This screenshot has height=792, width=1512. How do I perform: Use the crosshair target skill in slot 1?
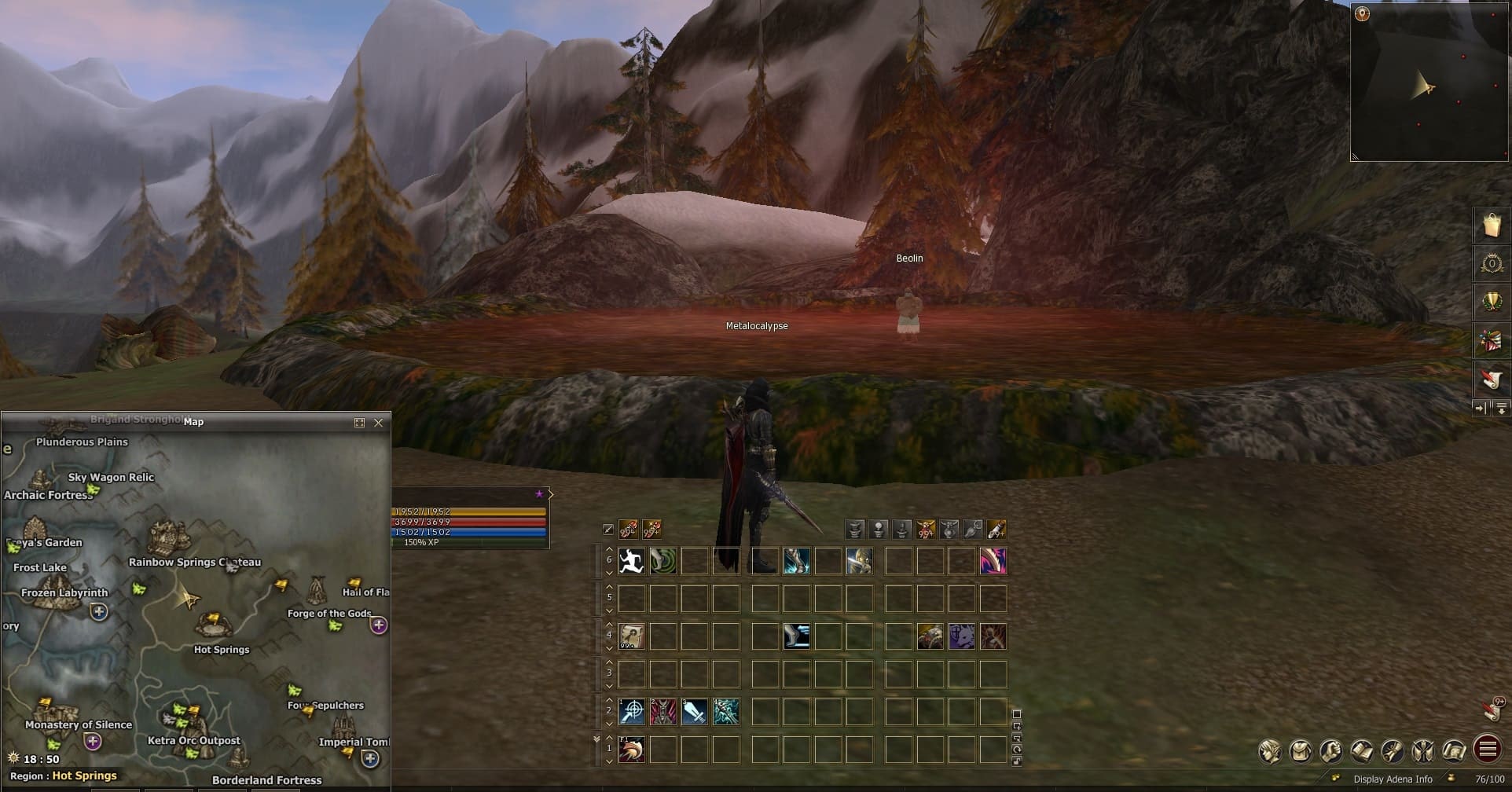pyautogui.click(x=631, y=712)
